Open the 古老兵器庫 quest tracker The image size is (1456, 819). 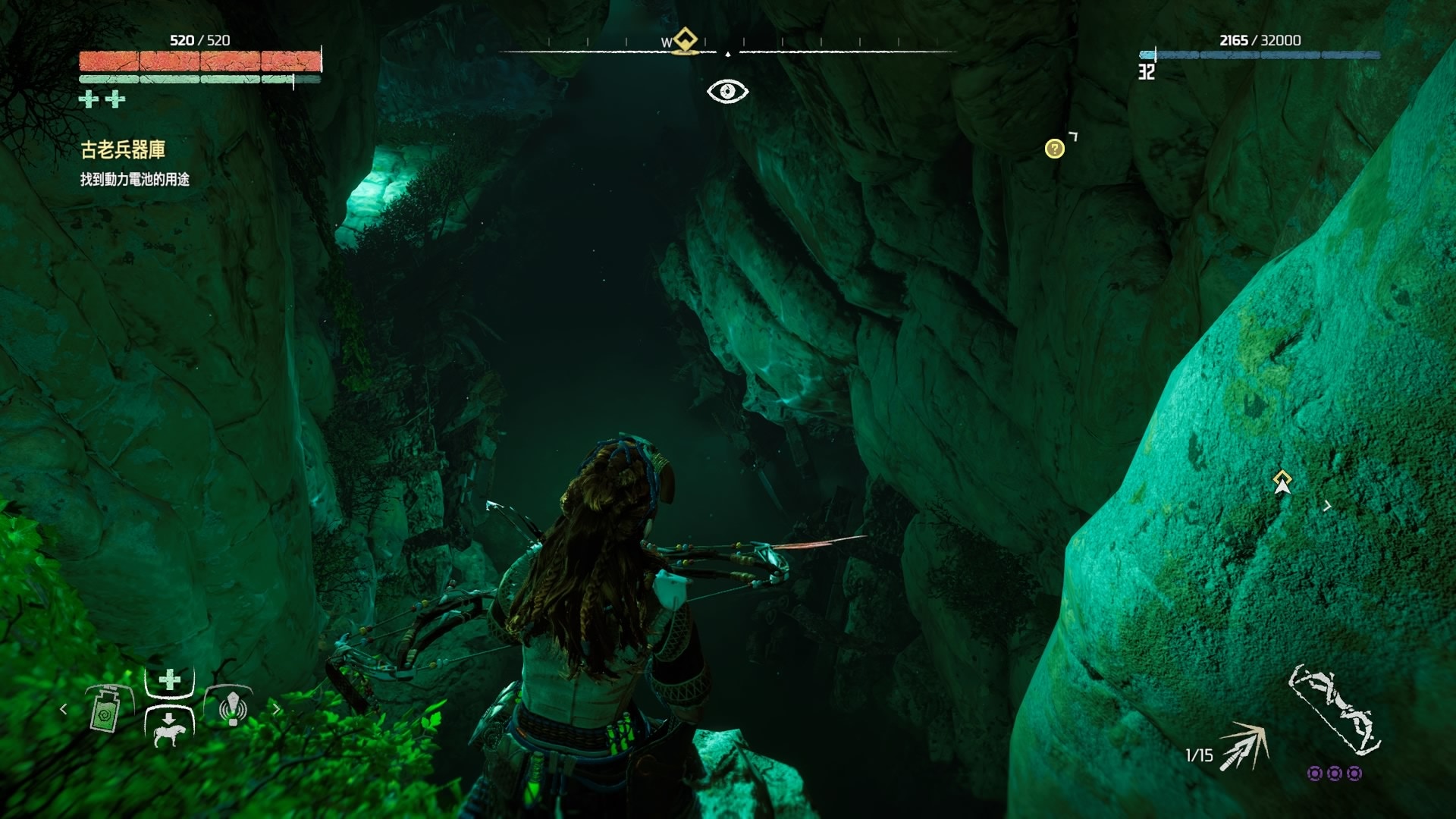click(x=123, y=150)
